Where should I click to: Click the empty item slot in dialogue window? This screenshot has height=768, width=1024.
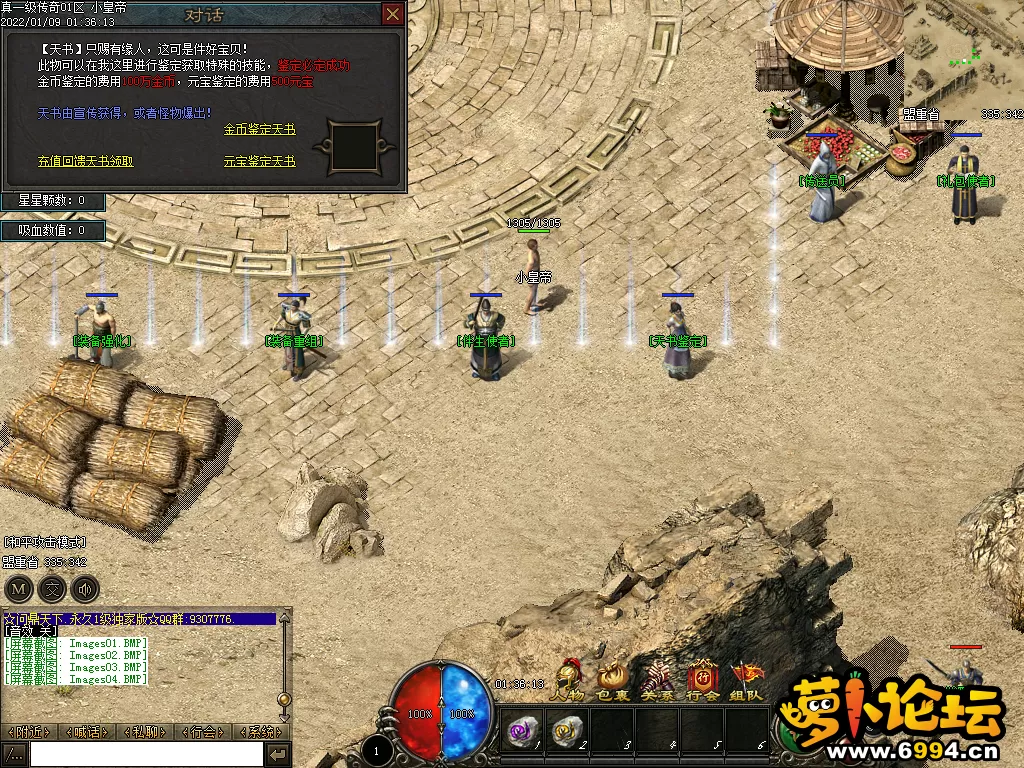(x=352, y=147)
